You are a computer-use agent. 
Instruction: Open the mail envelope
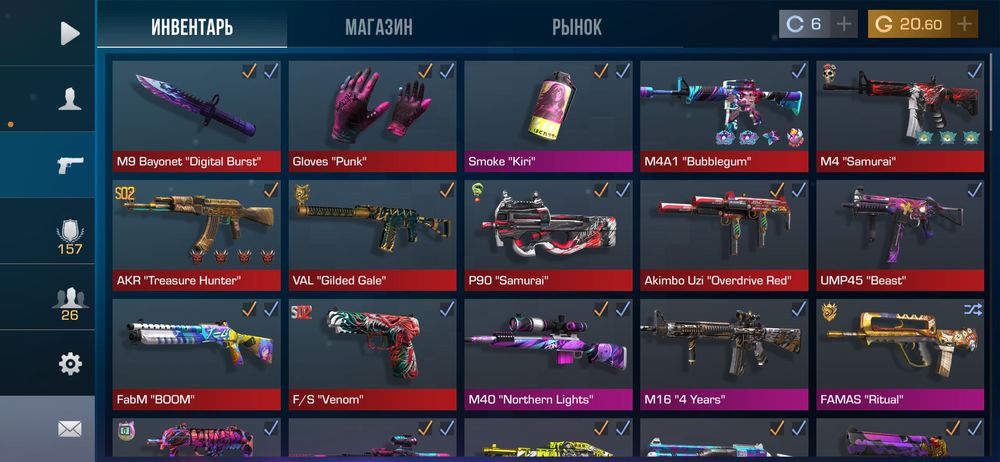69,429
